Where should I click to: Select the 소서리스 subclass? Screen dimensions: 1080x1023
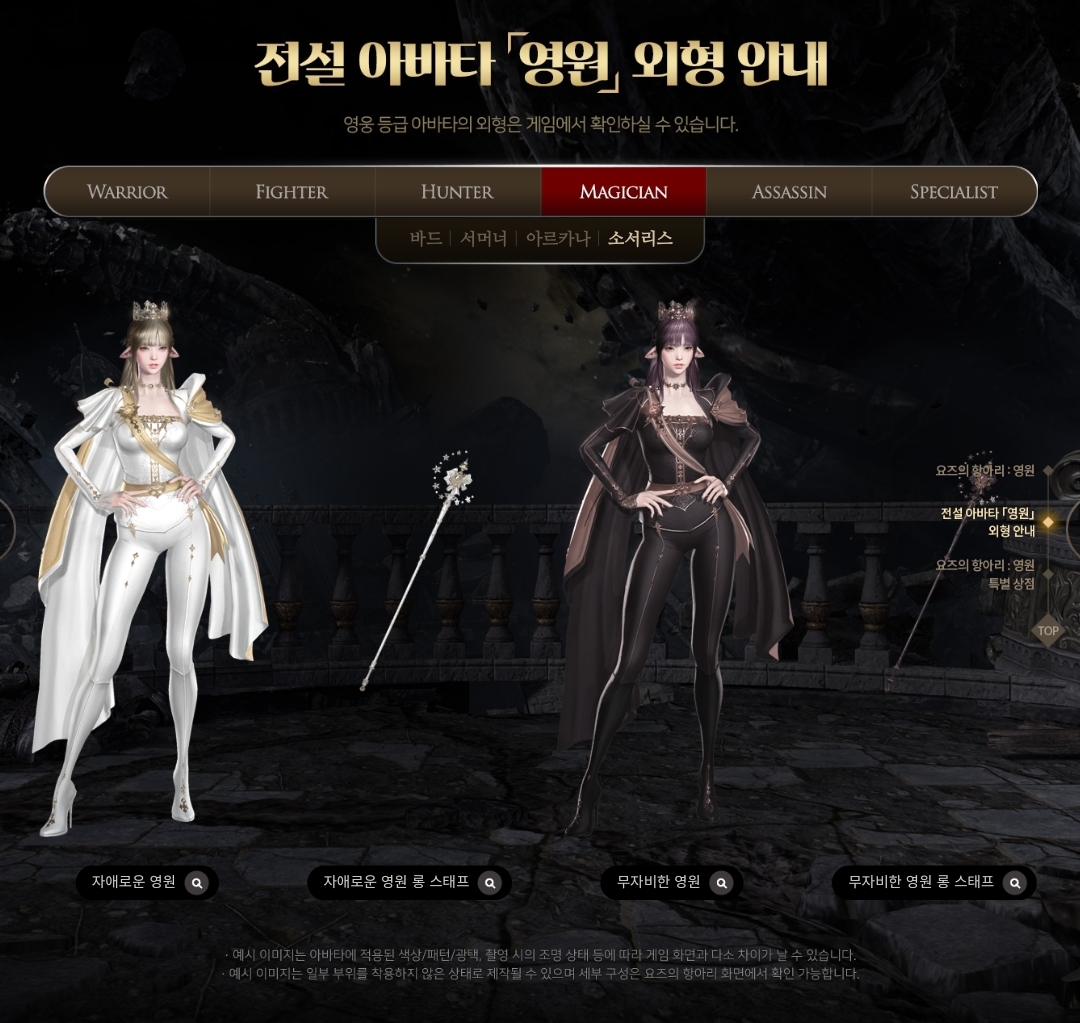[x=640, y=239]
